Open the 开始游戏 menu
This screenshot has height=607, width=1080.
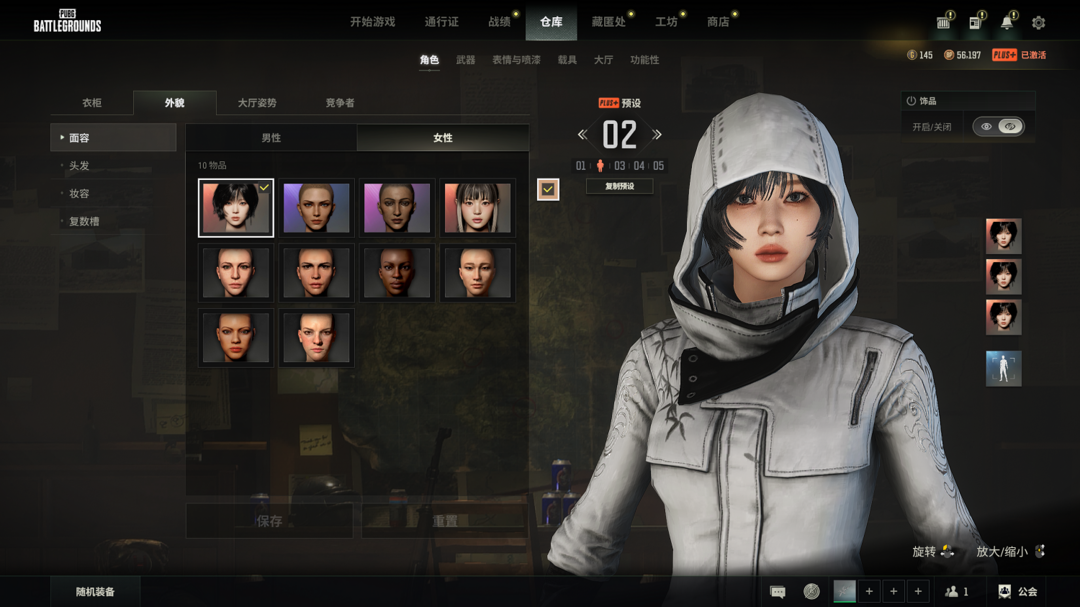(372, 22)
